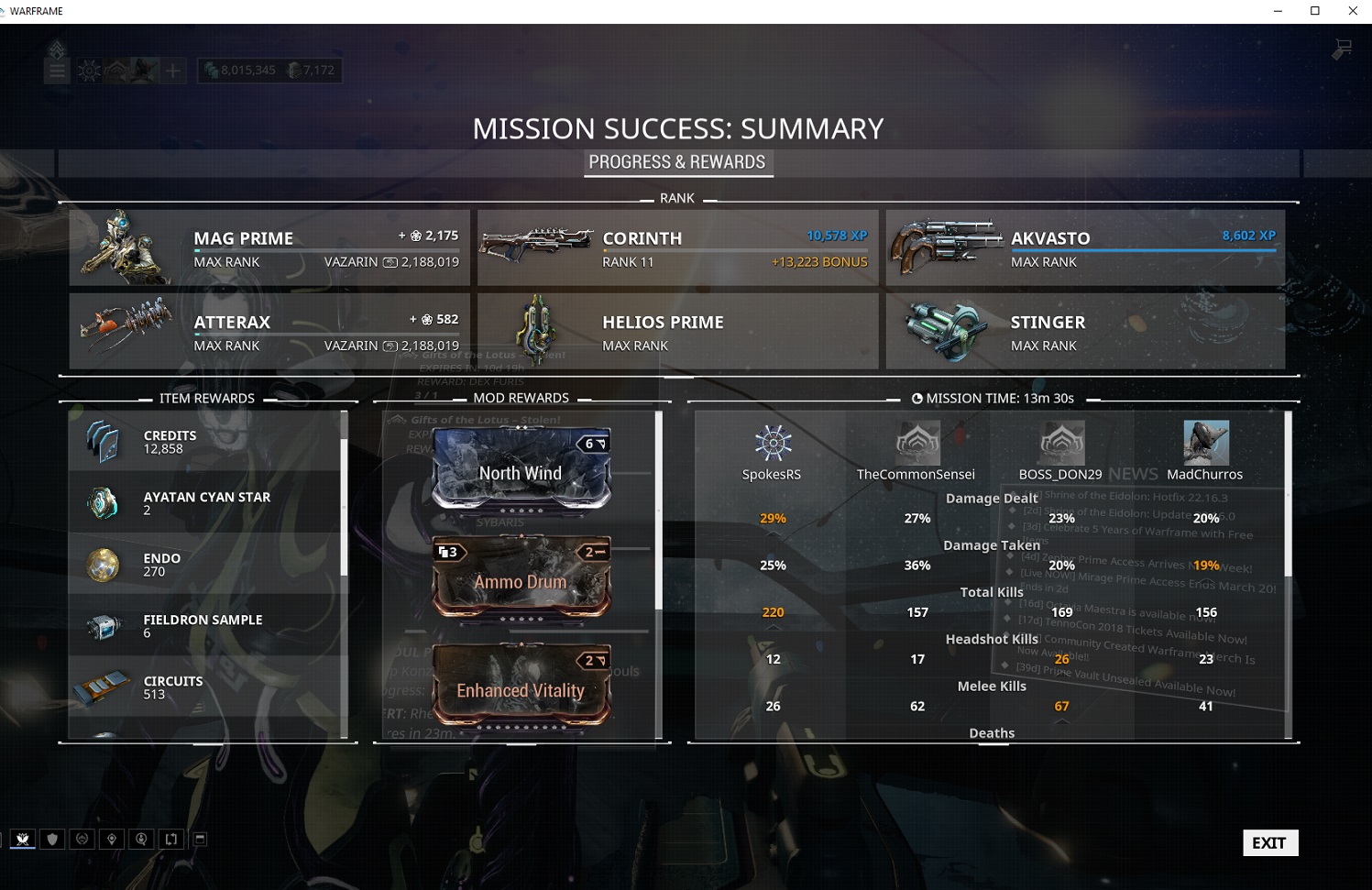
Task: Inspect the North Wind mod reward
Action: pos(521,469)
